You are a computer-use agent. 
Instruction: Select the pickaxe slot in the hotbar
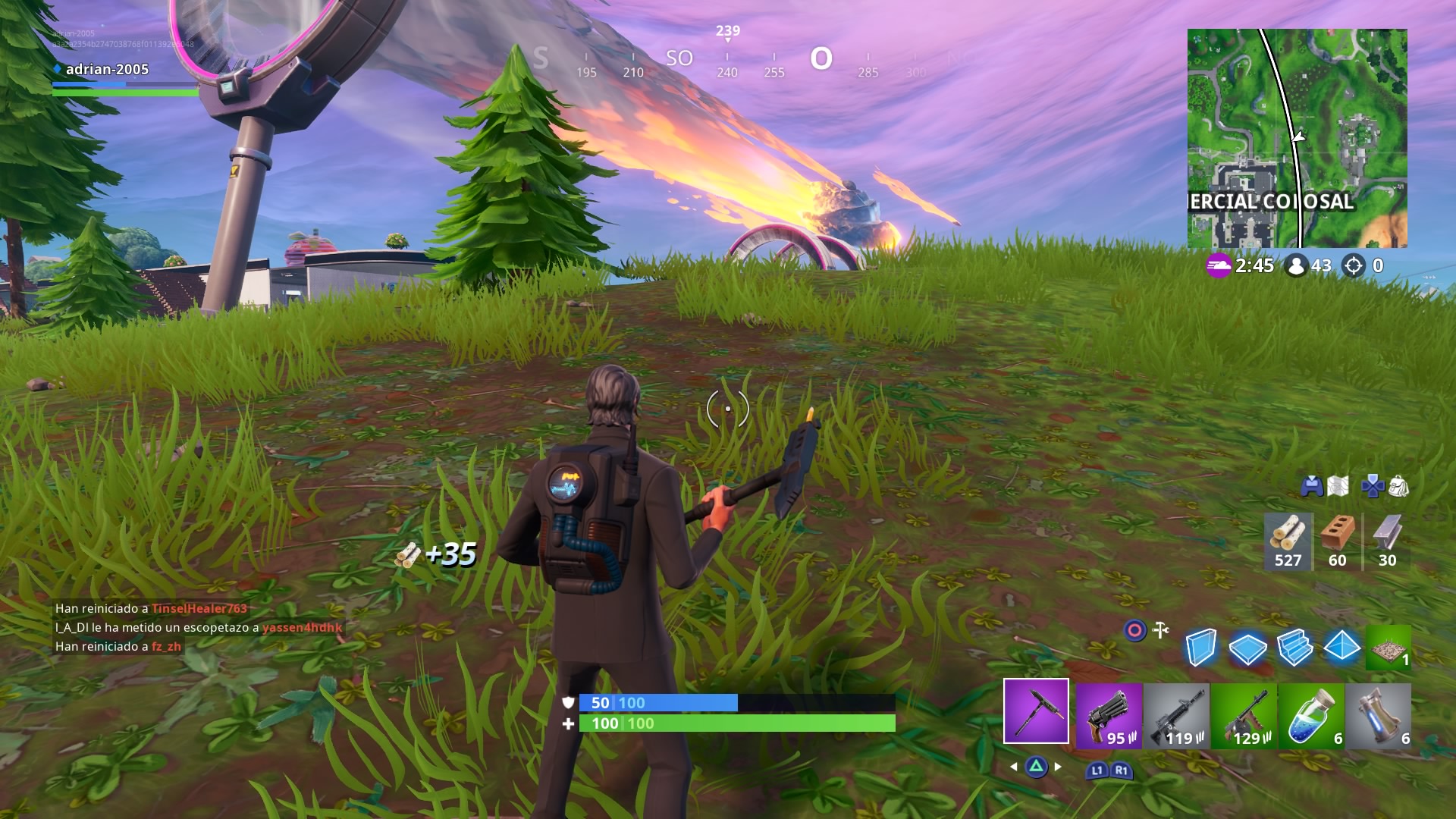(1036, 711)
